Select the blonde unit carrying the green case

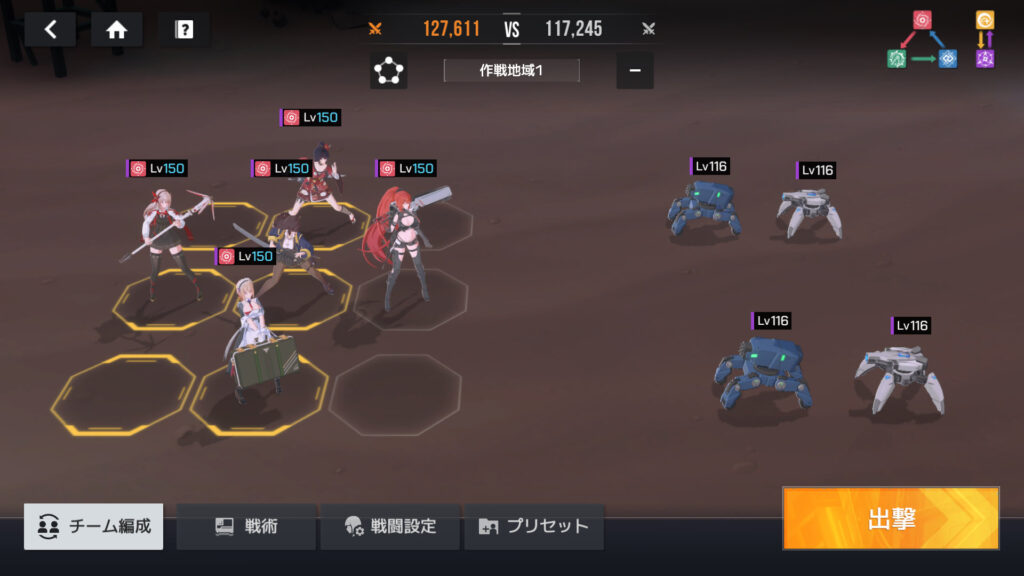pyautogui.click(x=256, y=340)
